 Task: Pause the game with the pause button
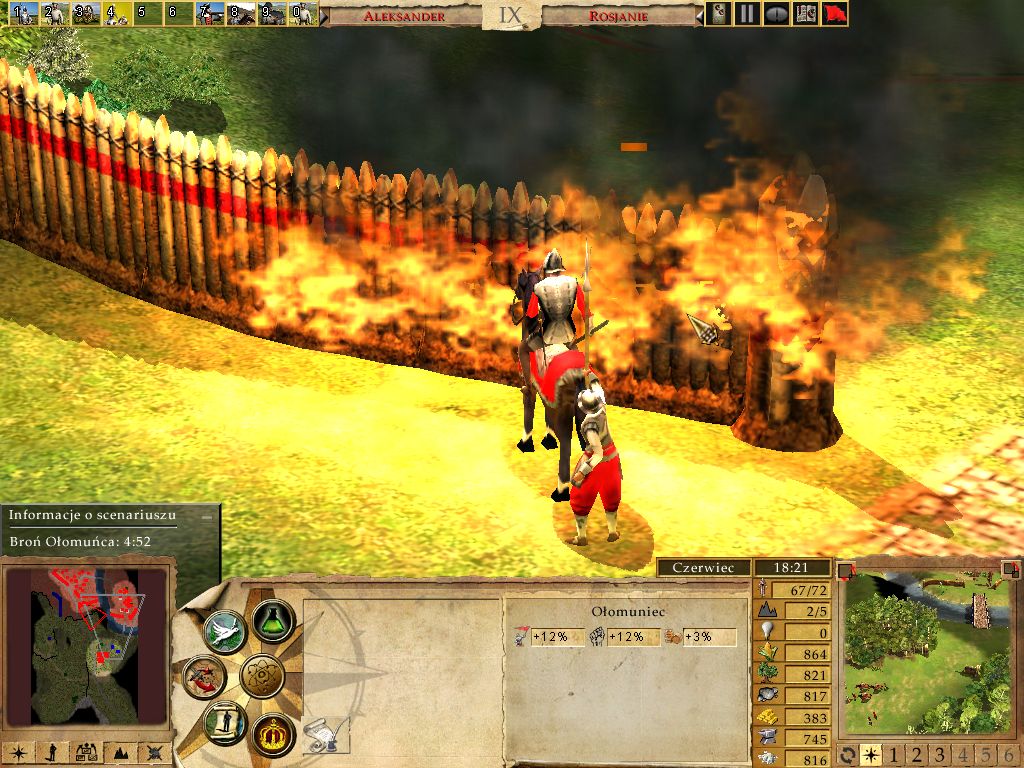point(746,14)
